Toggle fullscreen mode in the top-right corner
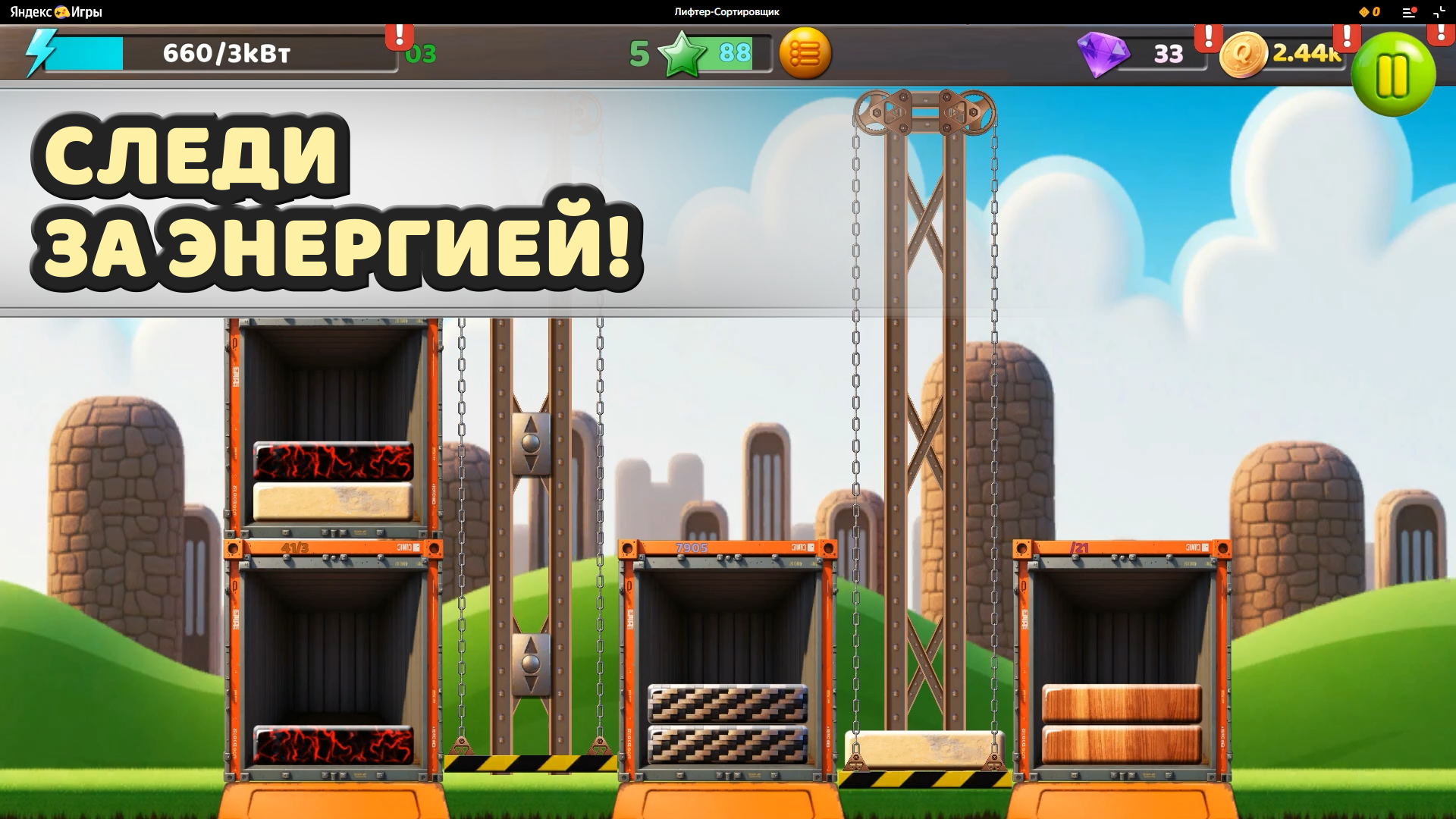Screen dimensions: 1456x819 coord(1439,11)
